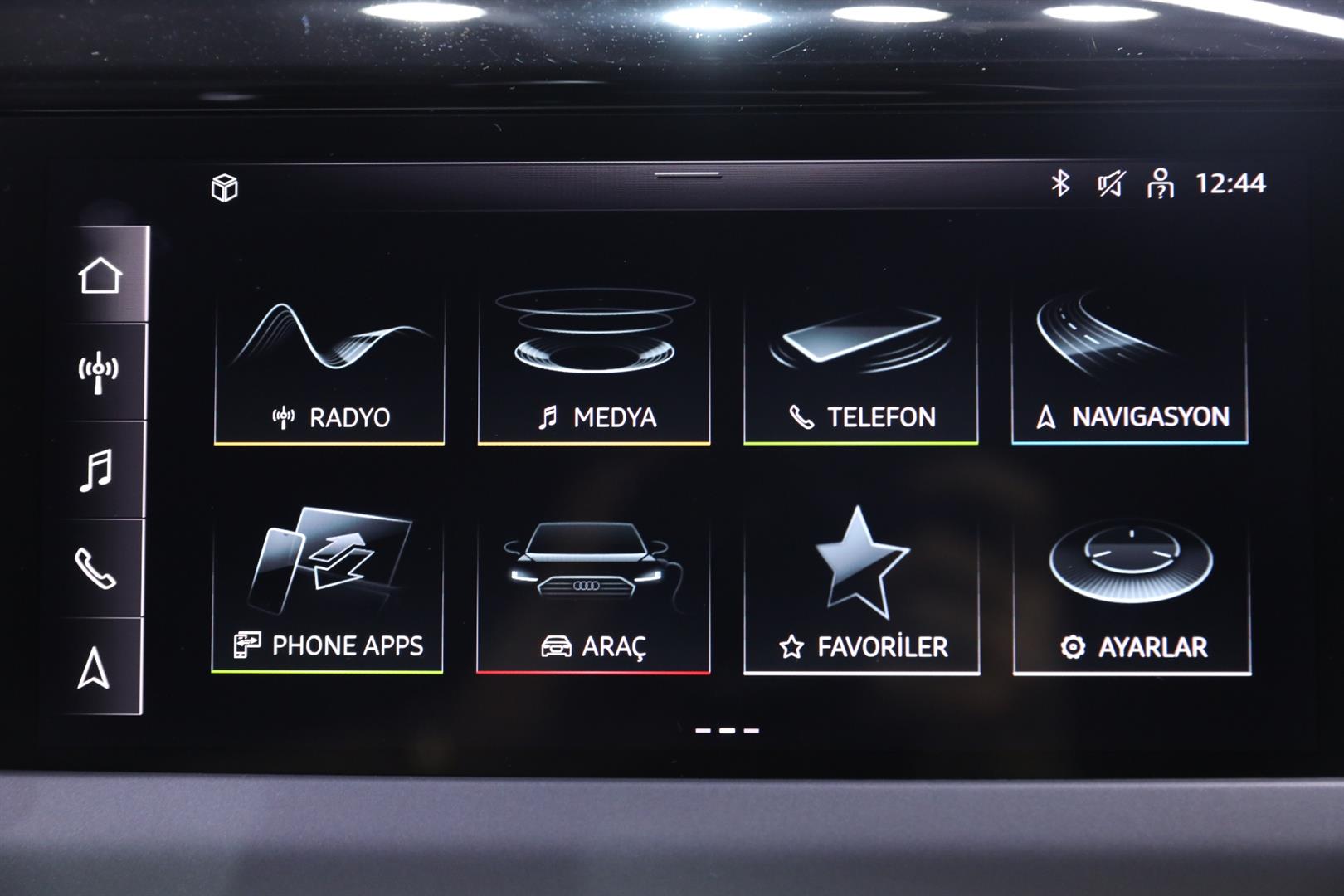Launch NAVIGASYON from the home grid

[x=1130, y=369]
